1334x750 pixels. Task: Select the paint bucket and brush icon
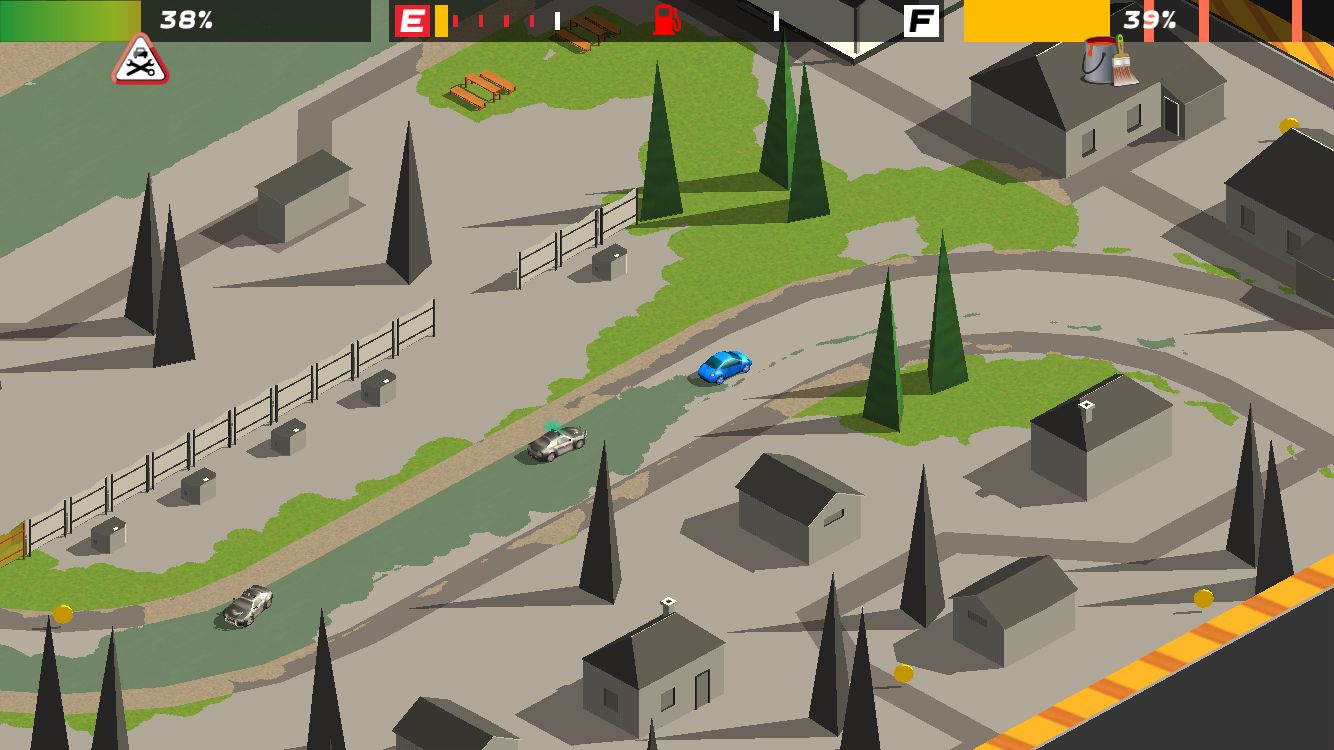[1108, 60]
